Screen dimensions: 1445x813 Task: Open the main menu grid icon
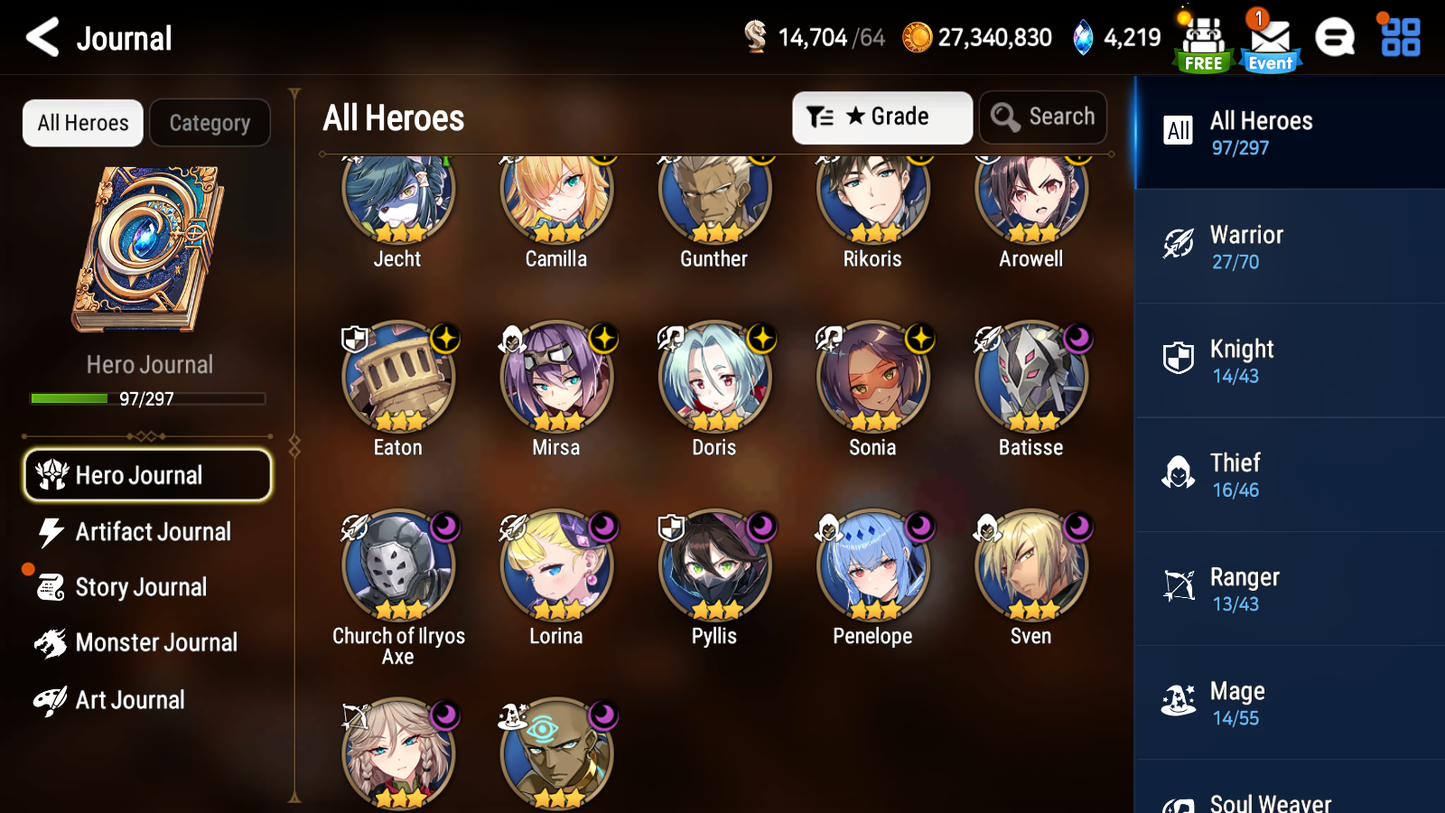pos(1398,36)
